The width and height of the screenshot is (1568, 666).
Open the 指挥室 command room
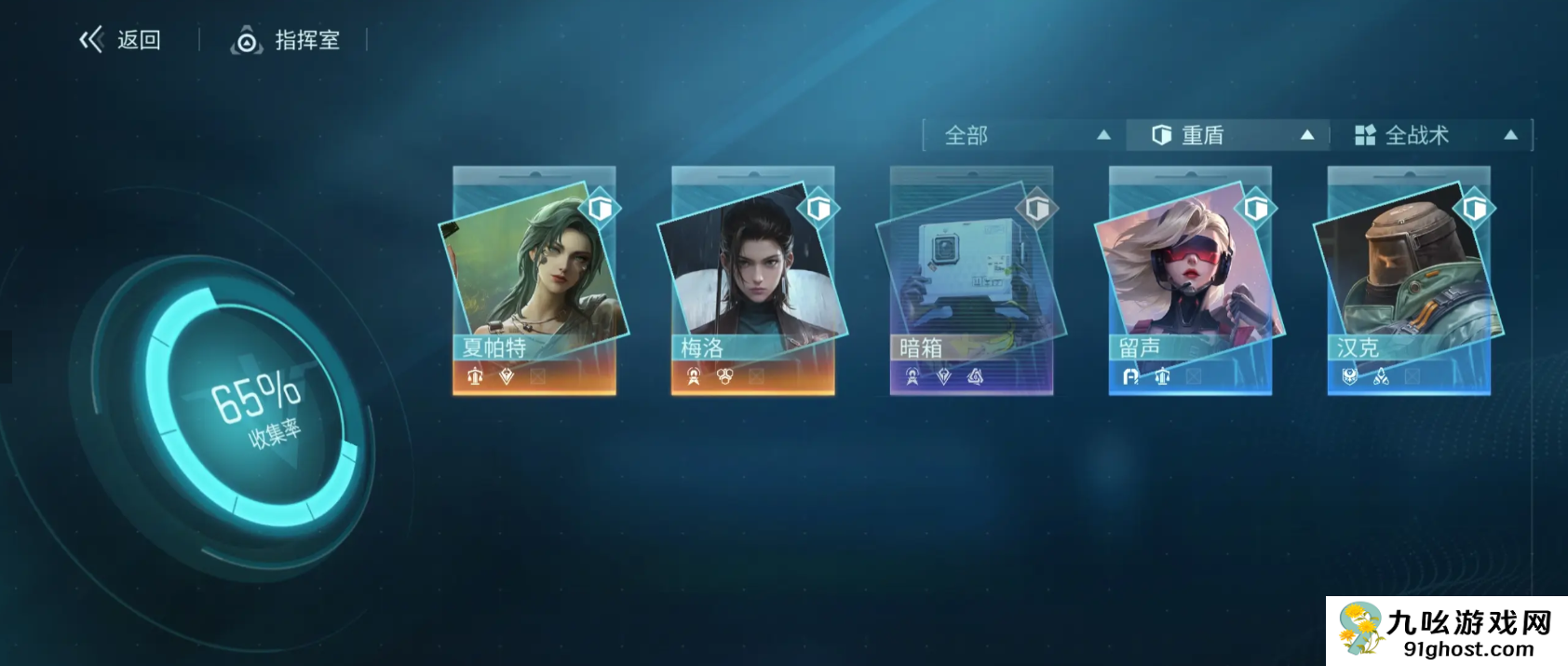tap(287, 40)
